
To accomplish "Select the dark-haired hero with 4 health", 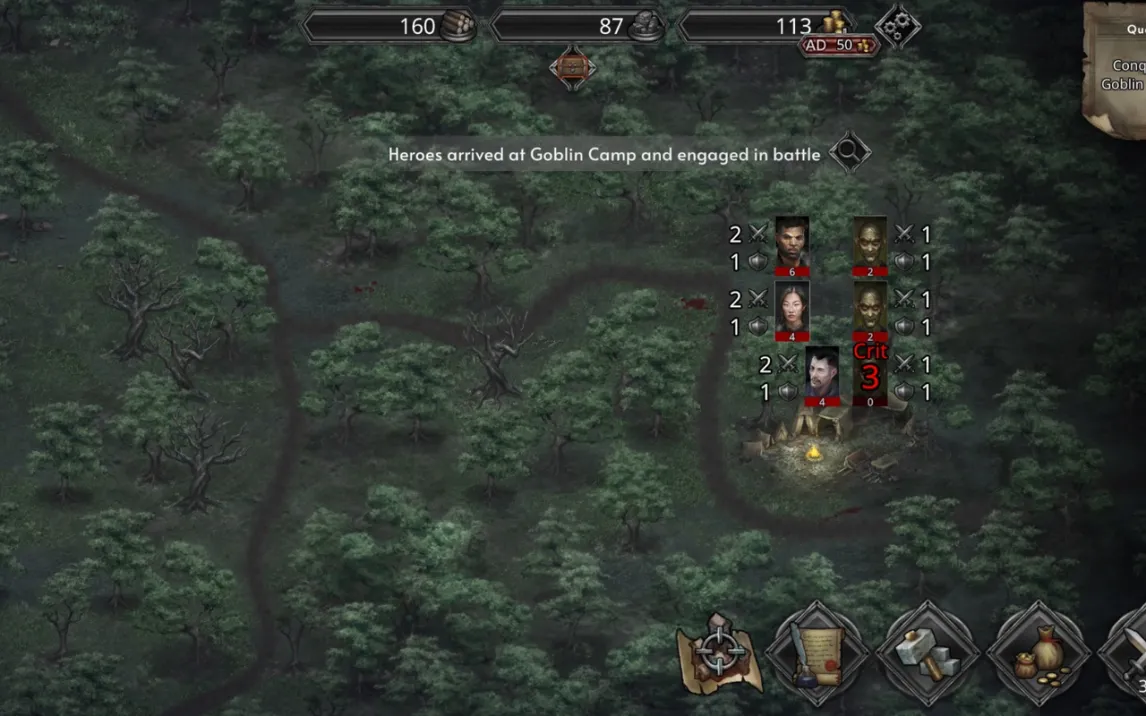I will click(x=822, y=373).
